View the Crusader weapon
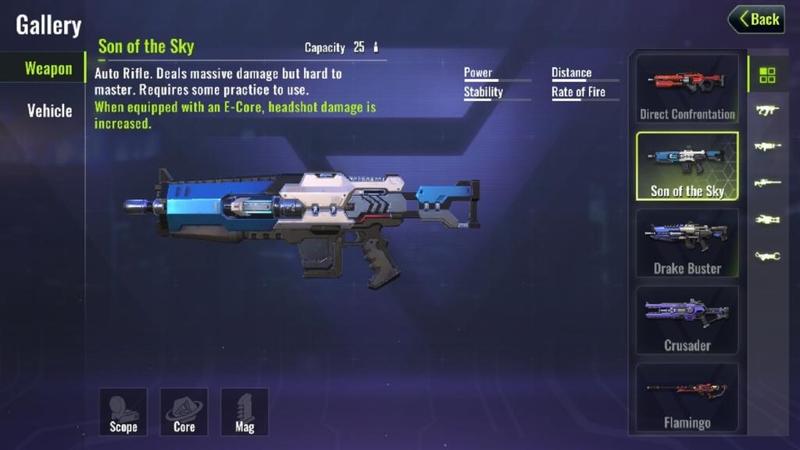The width and height of the screenshot is (800, 450). [687, 320]
